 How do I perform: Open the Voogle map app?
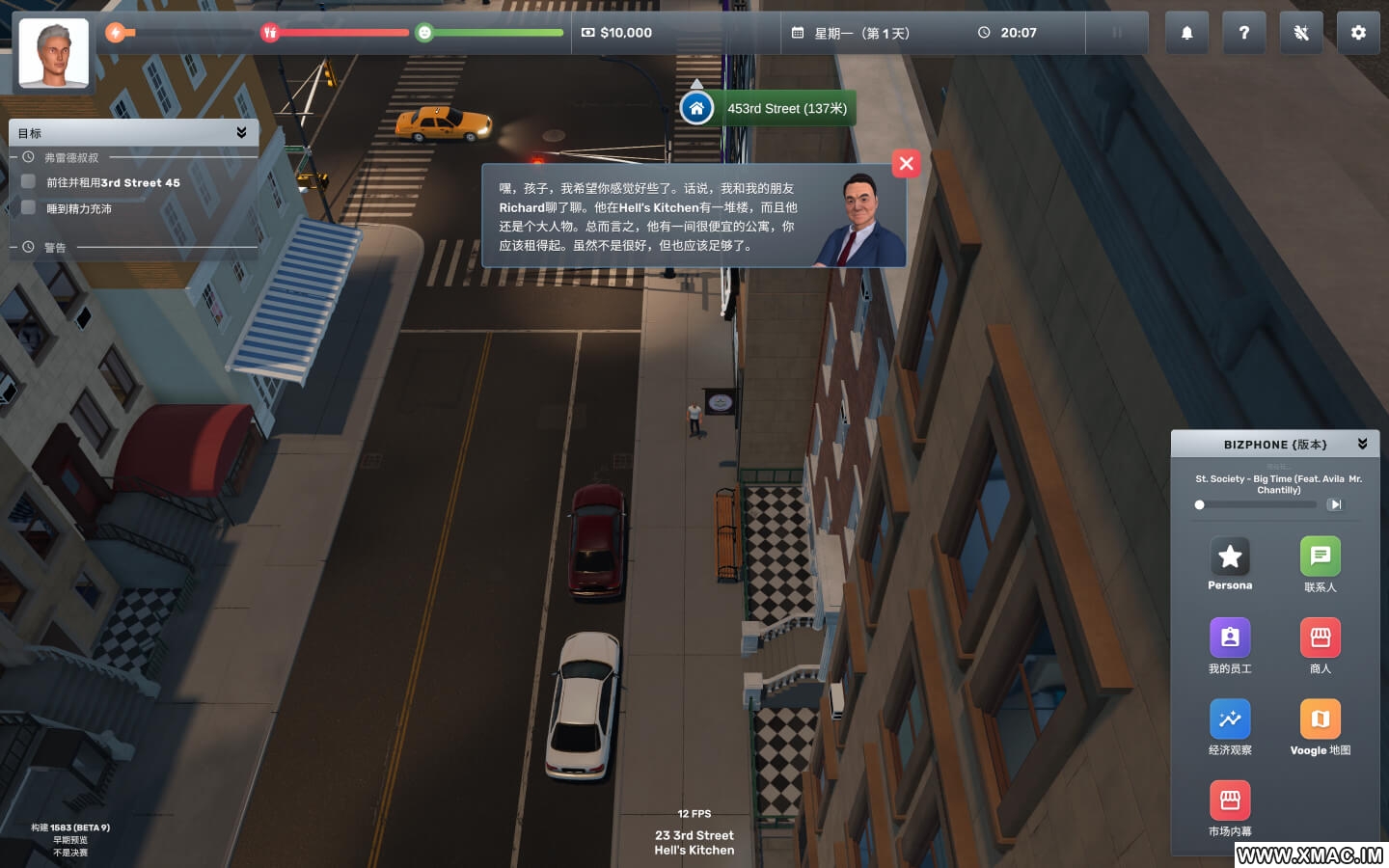[1320, 719]
